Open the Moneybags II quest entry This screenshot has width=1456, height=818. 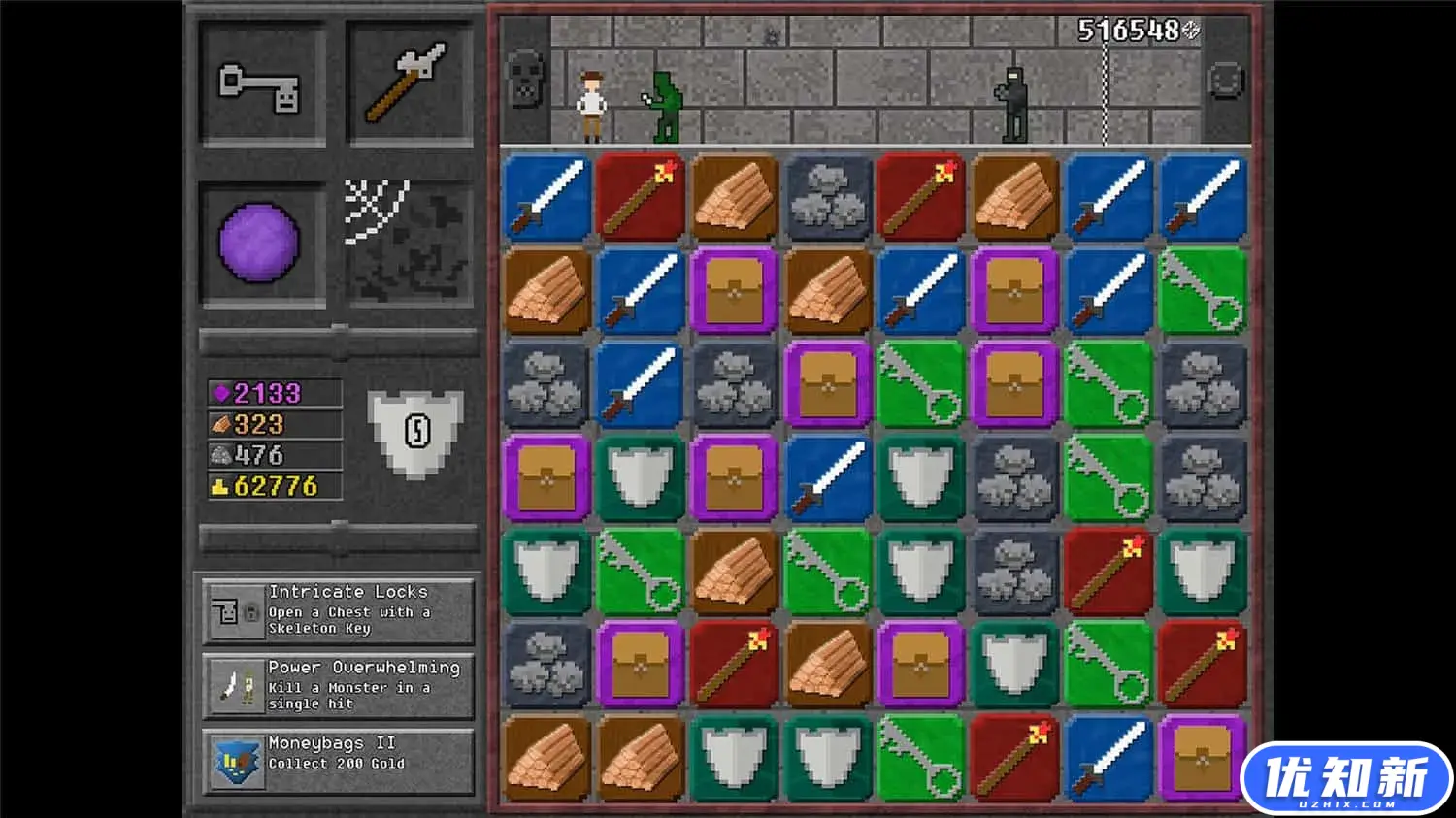point(338,760)
